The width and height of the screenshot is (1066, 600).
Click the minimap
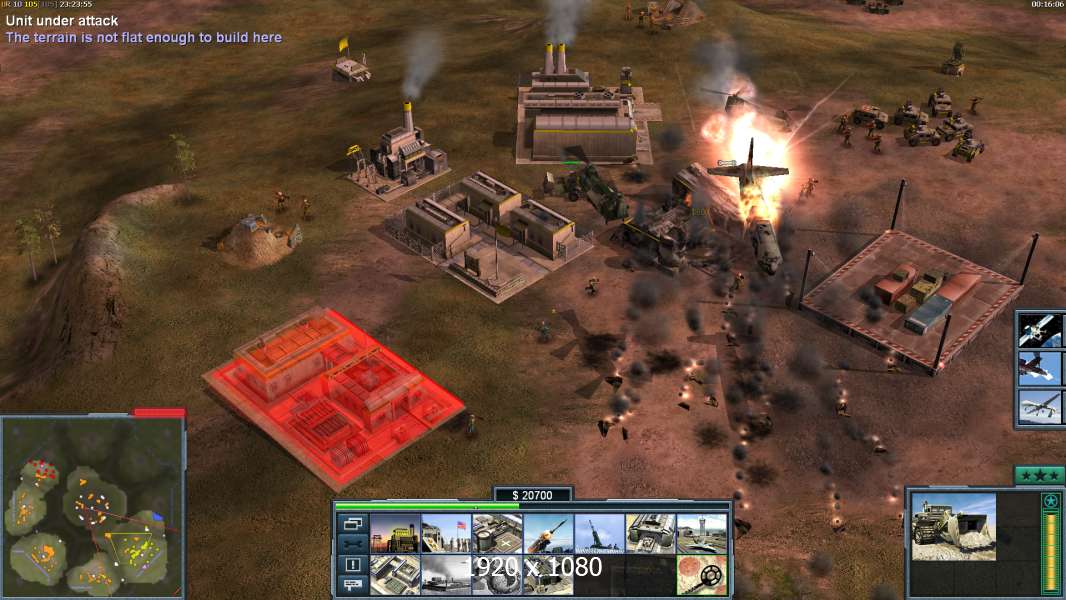tap(93, 505)
